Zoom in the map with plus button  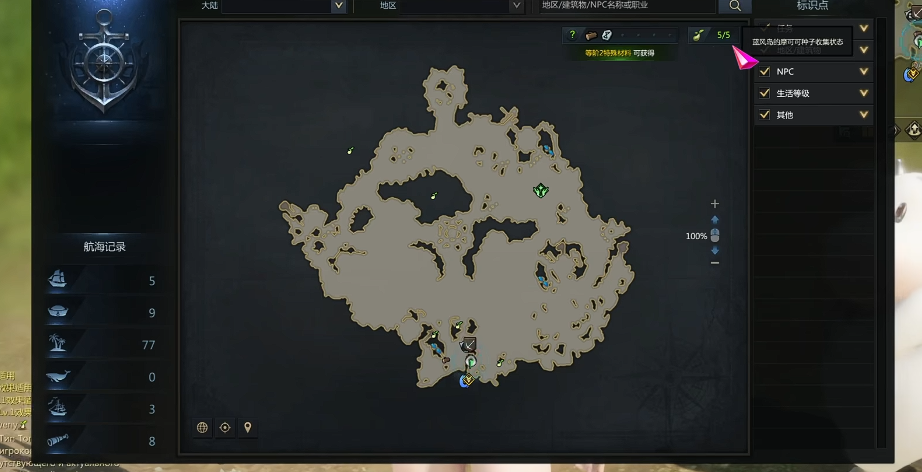(x=714, y=205)
